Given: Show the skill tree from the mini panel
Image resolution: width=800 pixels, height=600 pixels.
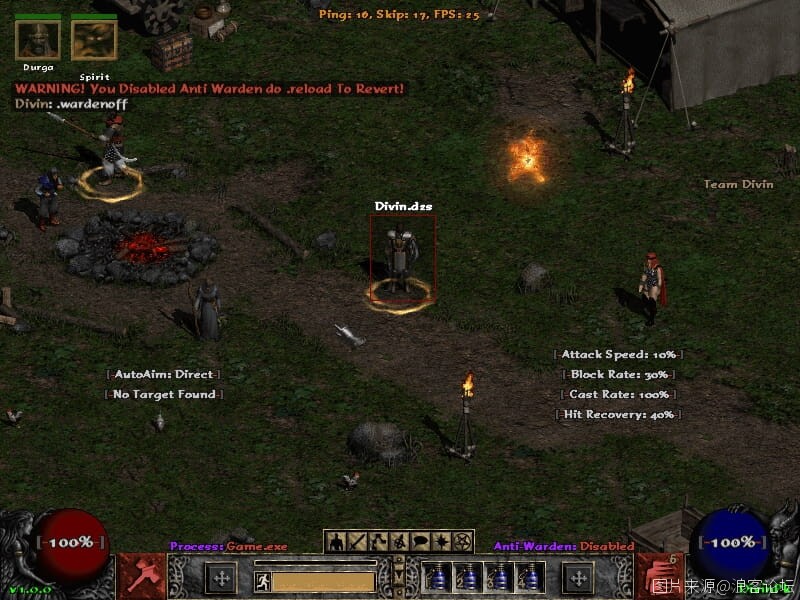Looking at the screenshot, I should (x=377, y=542).
